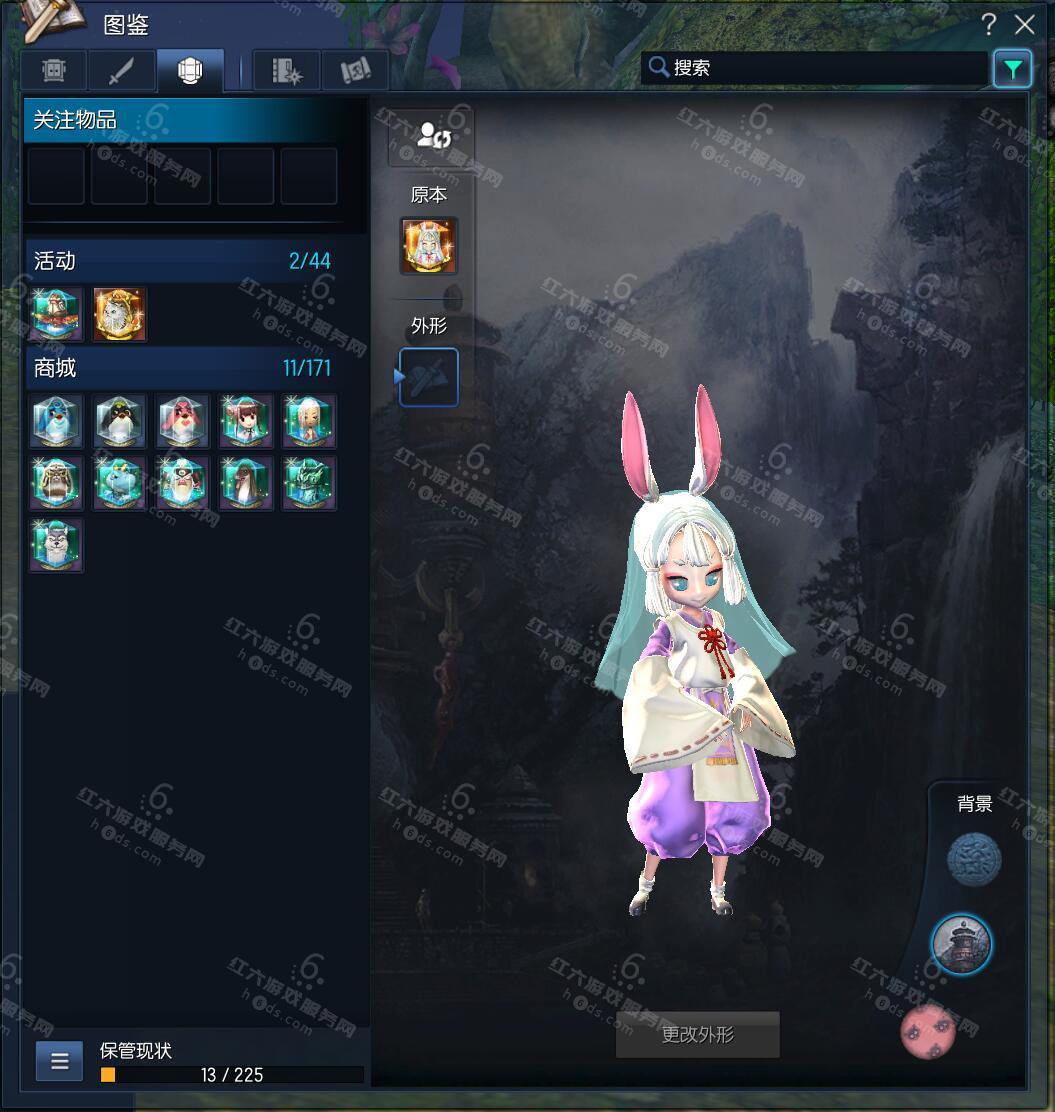Screen dimensions: 1055x1112
Task: Switch to the first costume tab
Action: click(x=54, y=71)
